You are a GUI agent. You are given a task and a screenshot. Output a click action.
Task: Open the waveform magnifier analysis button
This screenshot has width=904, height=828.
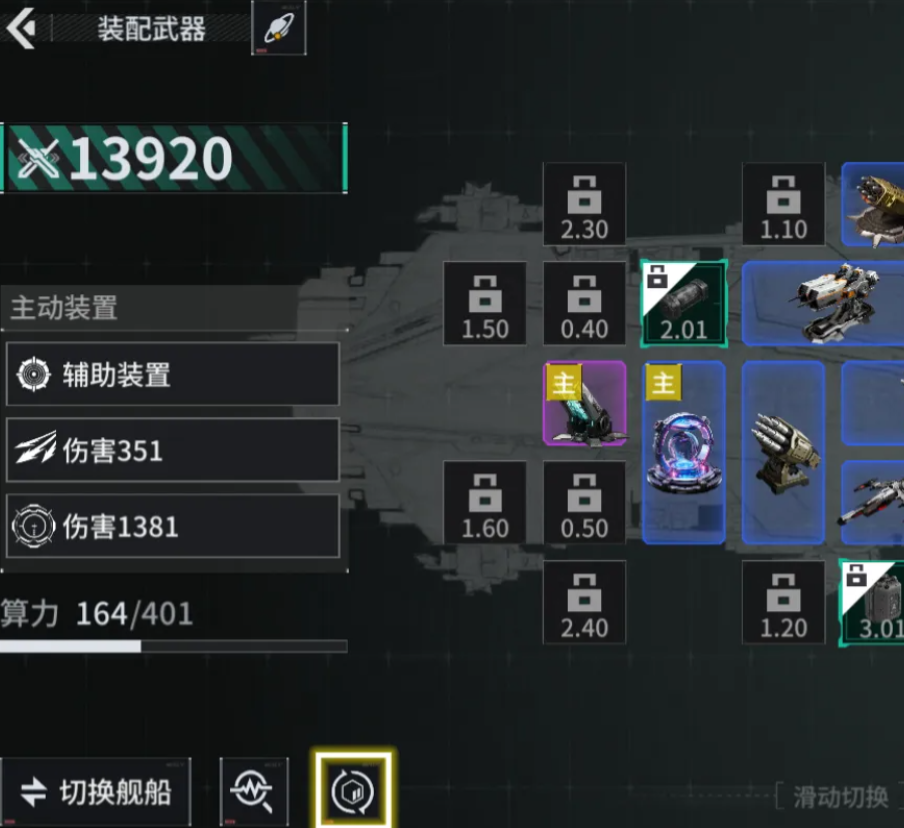point(254,792)
